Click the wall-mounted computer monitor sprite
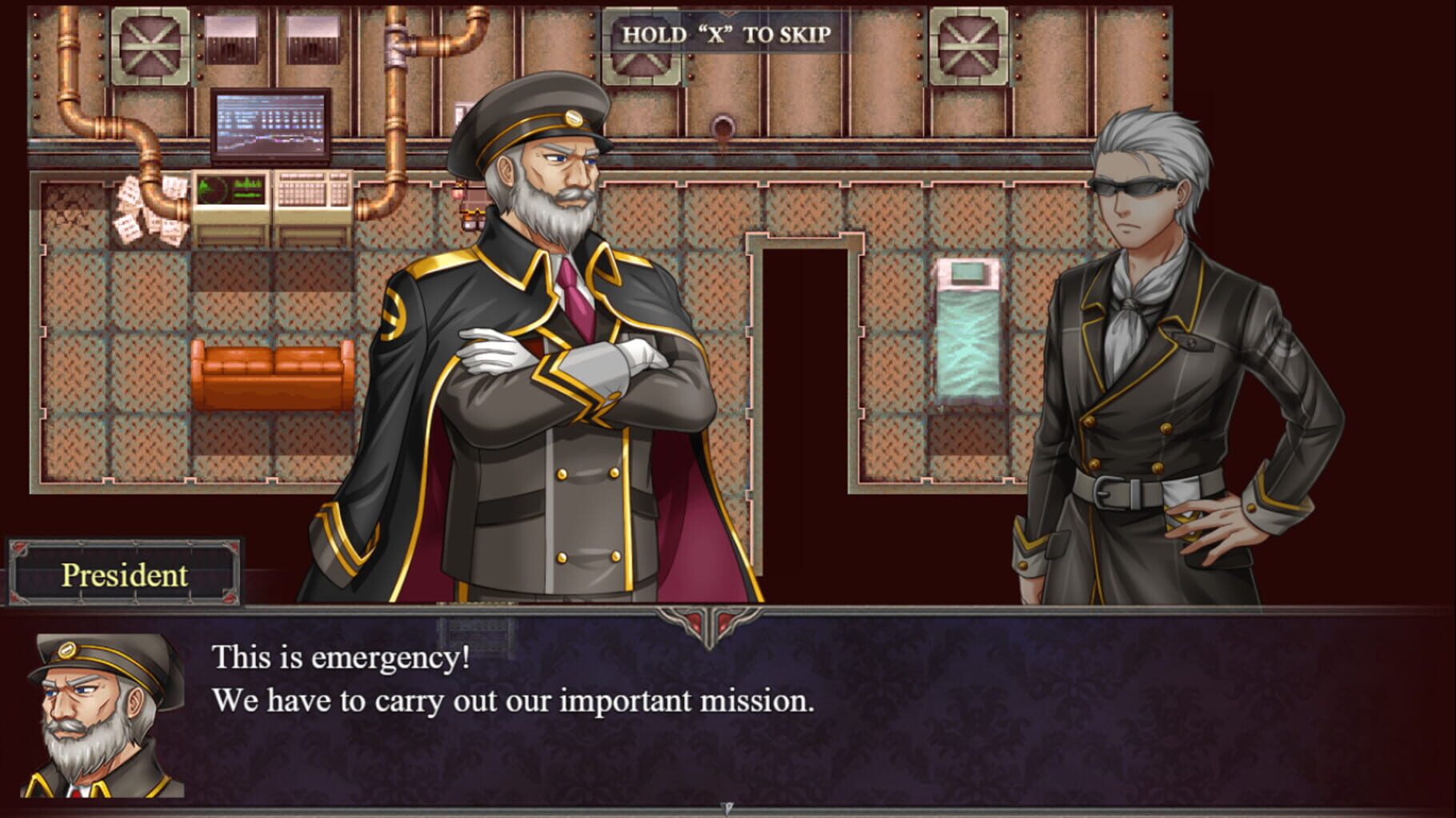 268,124
